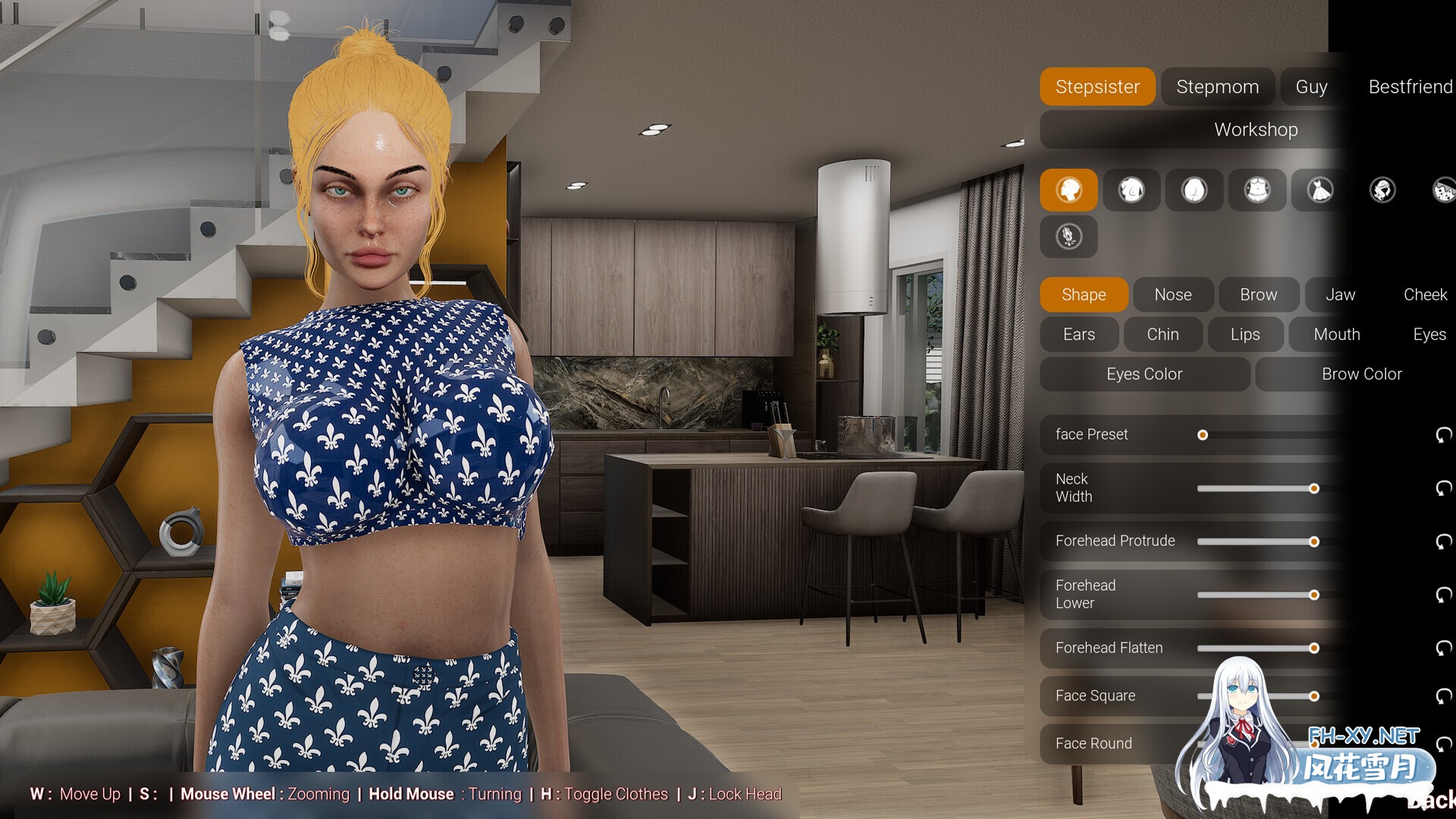Screen dimensions: 1456x819
Task: Open the hairstyle customization icon
Action: click(x=1382, y=190)
